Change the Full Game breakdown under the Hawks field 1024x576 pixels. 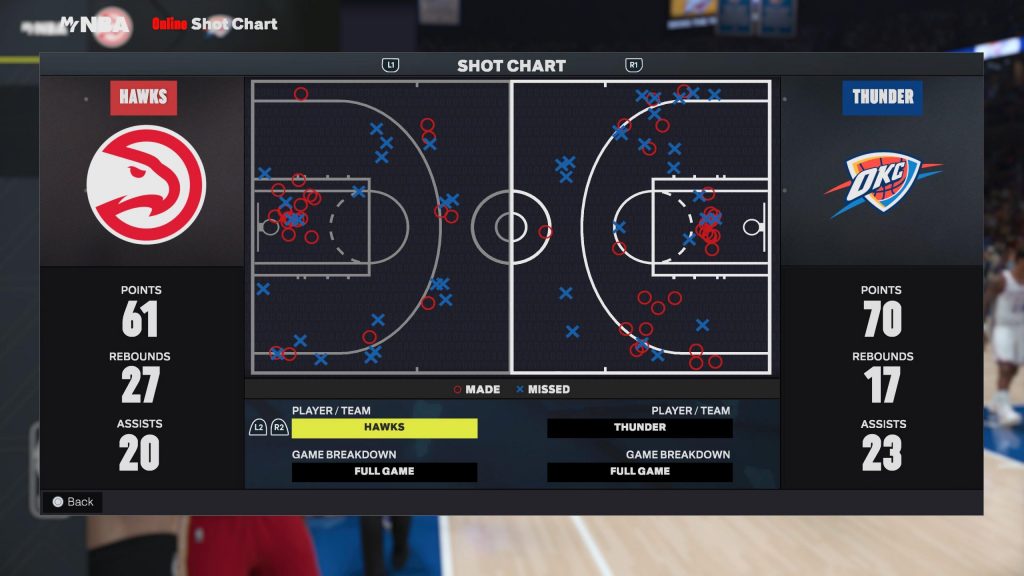(x=384, y=472)
